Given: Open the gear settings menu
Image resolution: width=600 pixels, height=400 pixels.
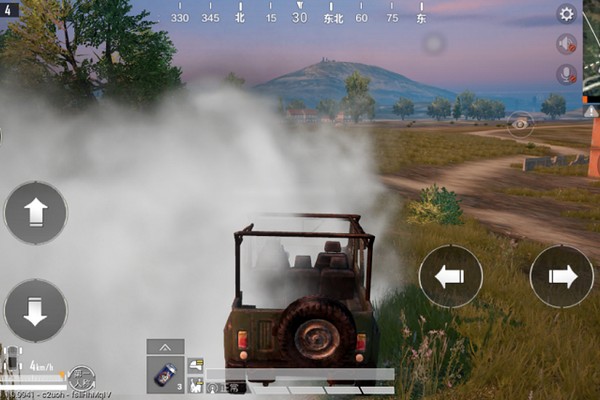Looking at the screenshot, I should coord(567,14).
